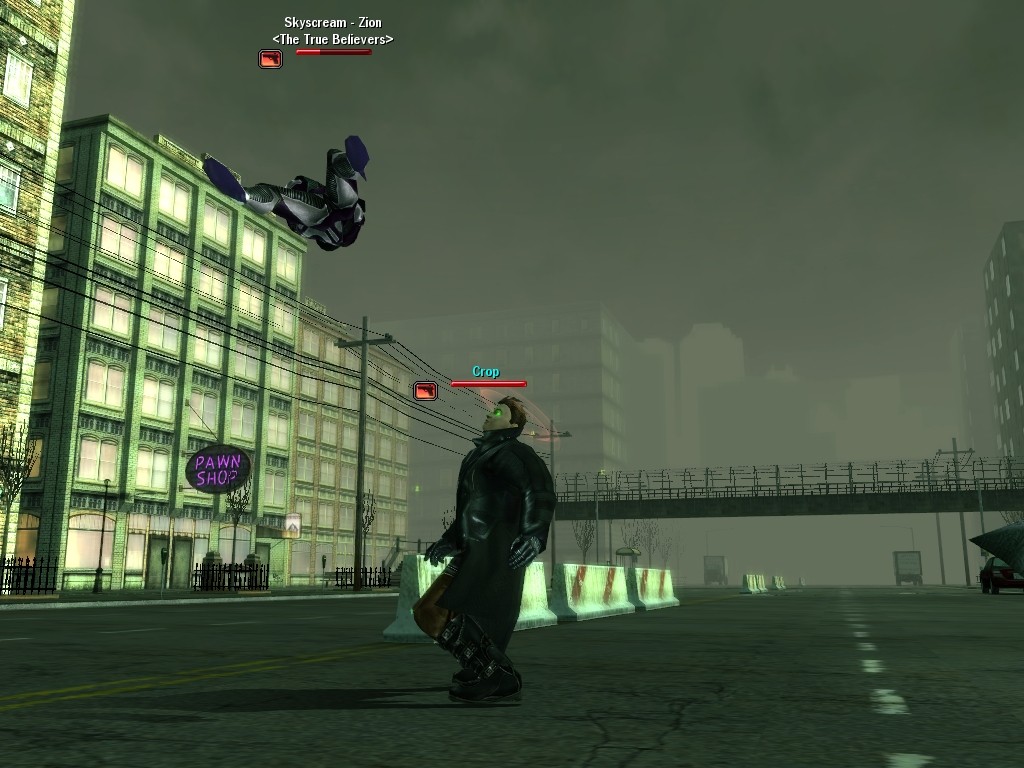
Task: Select the Skyscream - Zion player nameplate
Action: coord(332,22)
